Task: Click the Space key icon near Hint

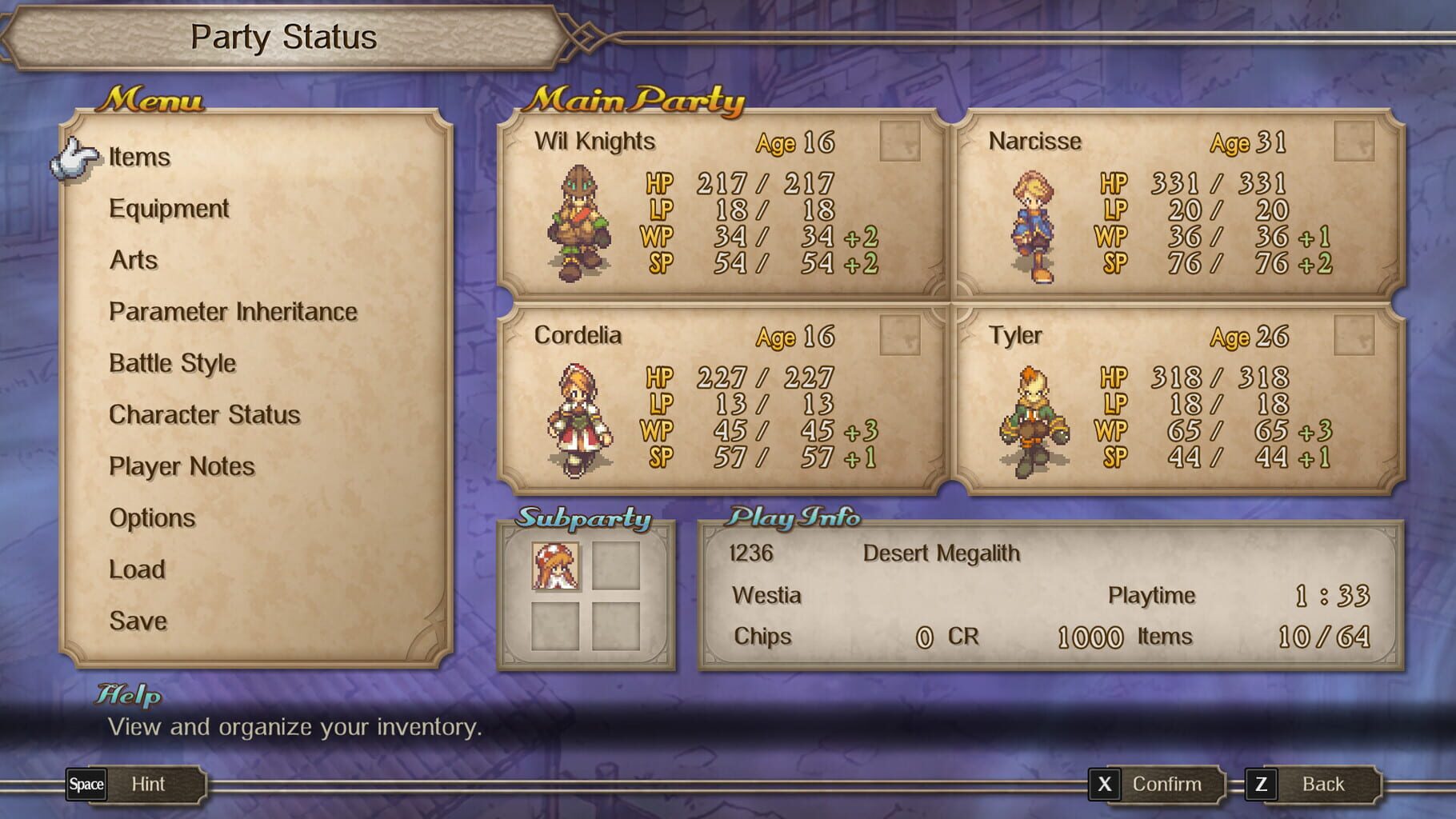Action: pos(85,785)
